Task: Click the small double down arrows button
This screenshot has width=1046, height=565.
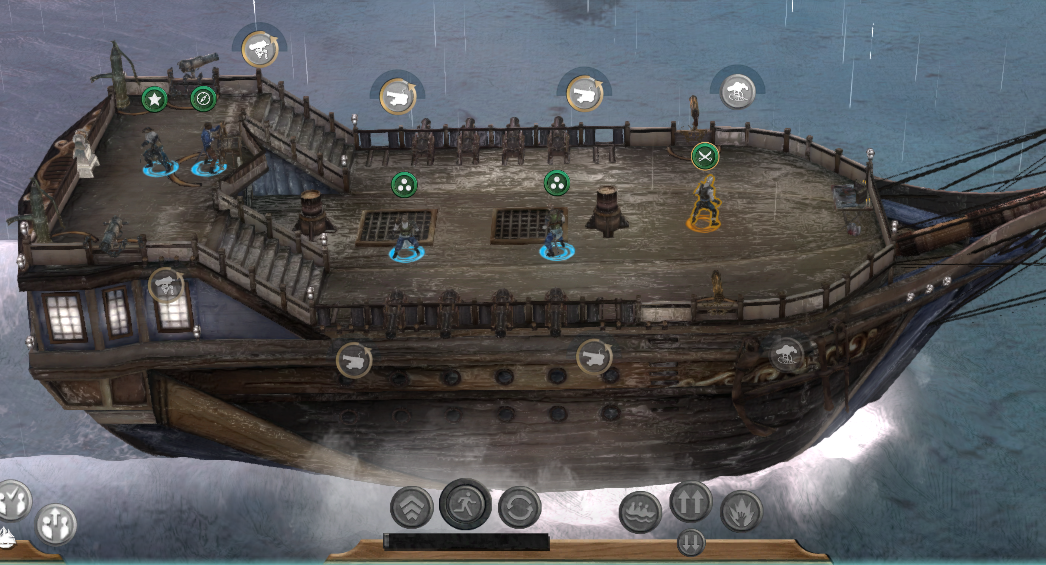Action: [690, 543]
